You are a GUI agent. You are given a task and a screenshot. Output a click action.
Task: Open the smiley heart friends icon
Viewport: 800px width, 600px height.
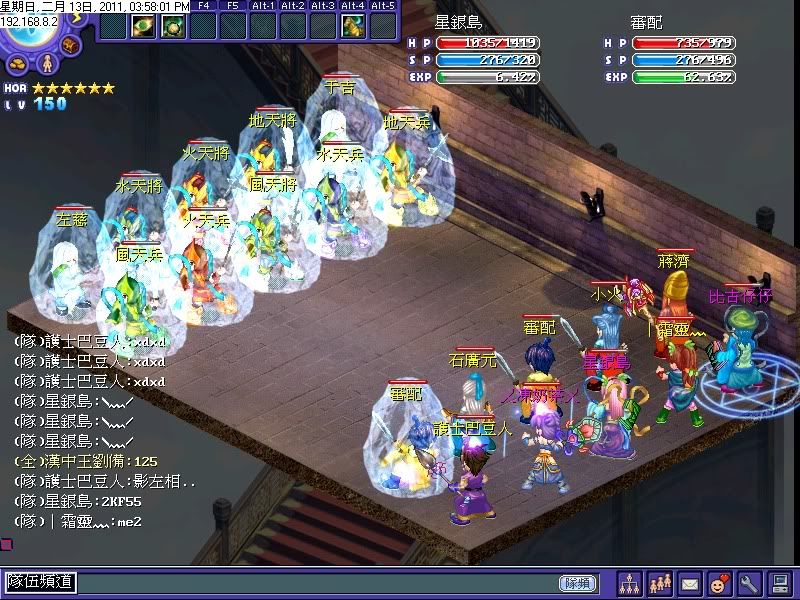719,582
